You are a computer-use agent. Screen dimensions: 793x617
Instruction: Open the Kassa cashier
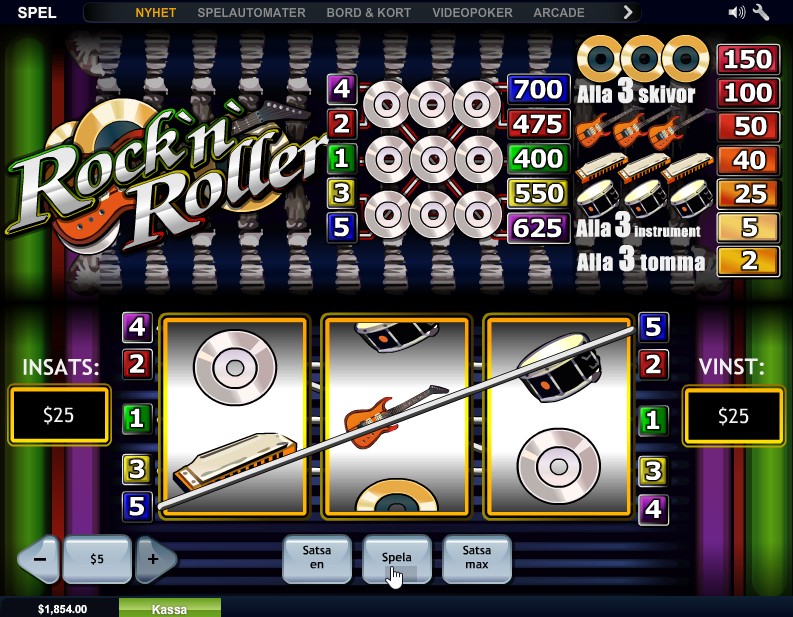pyautogui.click(x=169, y=608)
